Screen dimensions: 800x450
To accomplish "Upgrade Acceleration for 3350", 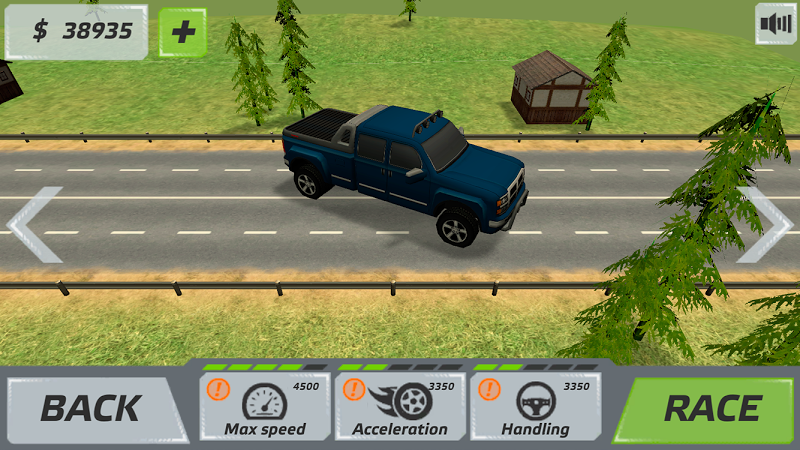I will tap(400, 406).
